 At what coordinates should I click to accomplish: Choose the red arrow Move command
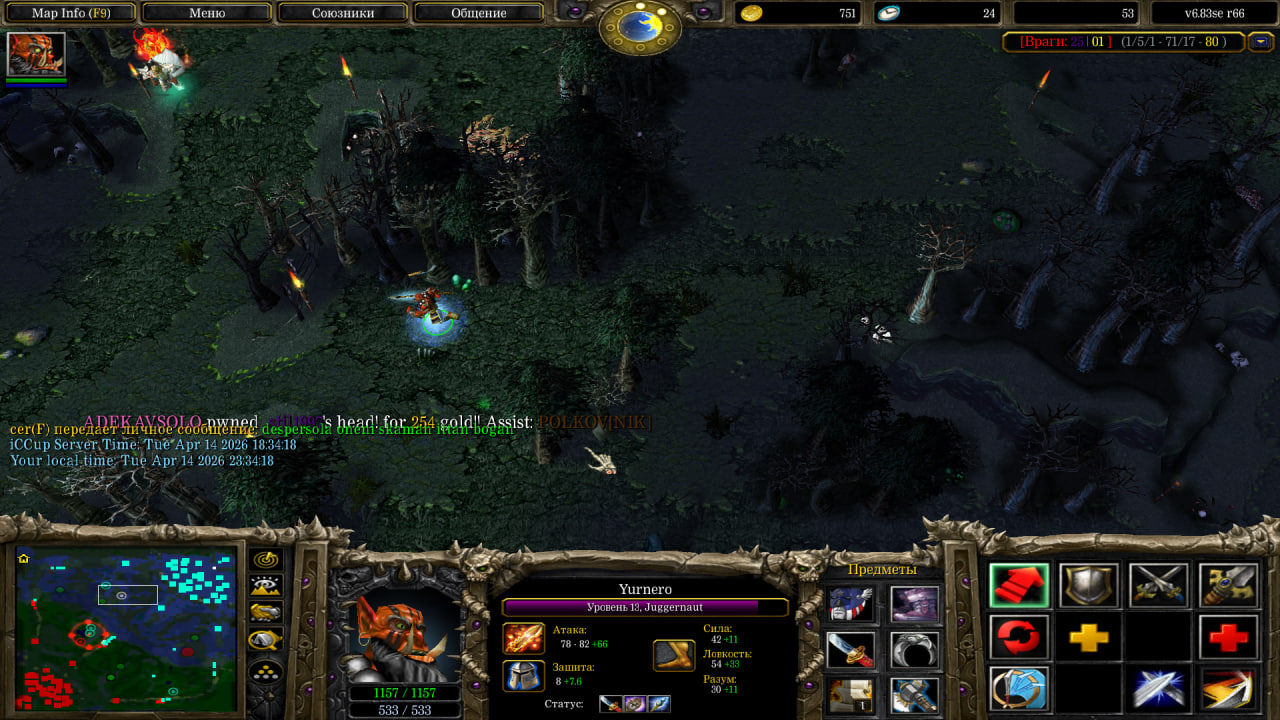click(x=1019, y=586)
